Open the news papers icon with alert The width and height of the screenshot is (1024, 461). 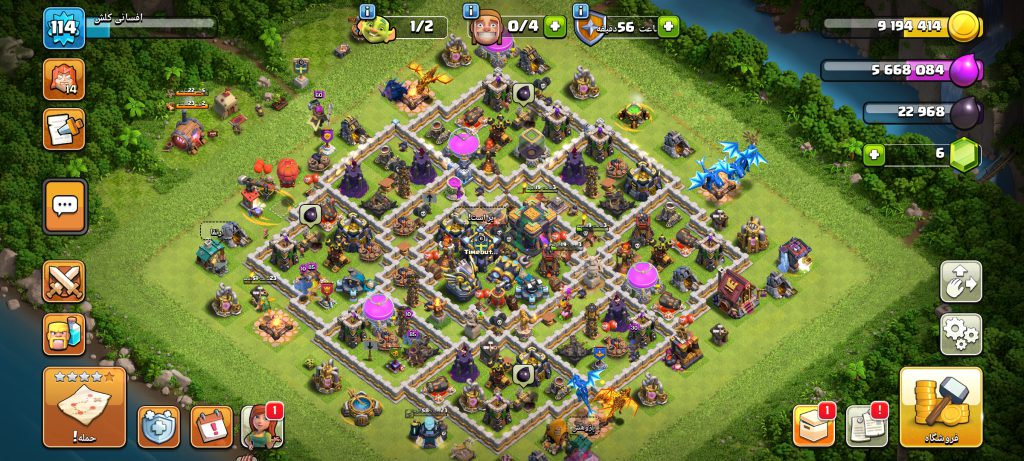[866, 425]
